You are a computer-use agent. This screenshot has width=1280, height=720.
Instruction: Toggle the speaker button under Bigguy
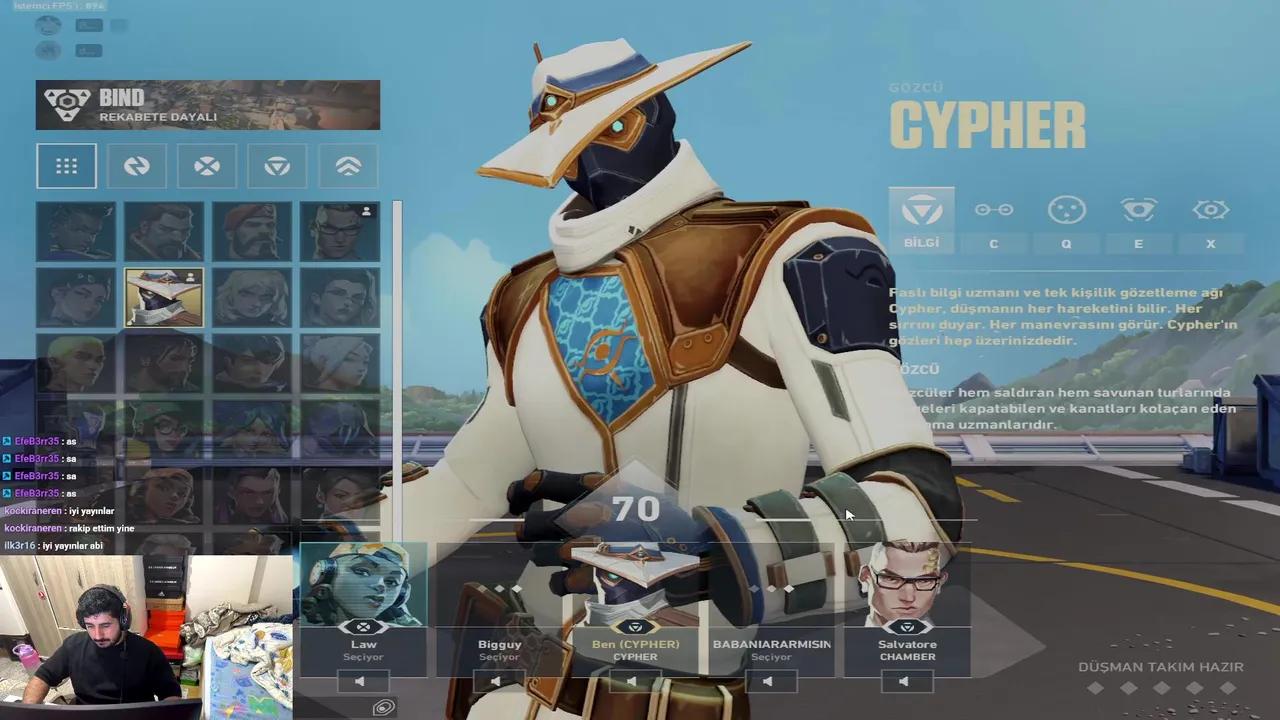(499, 682)
